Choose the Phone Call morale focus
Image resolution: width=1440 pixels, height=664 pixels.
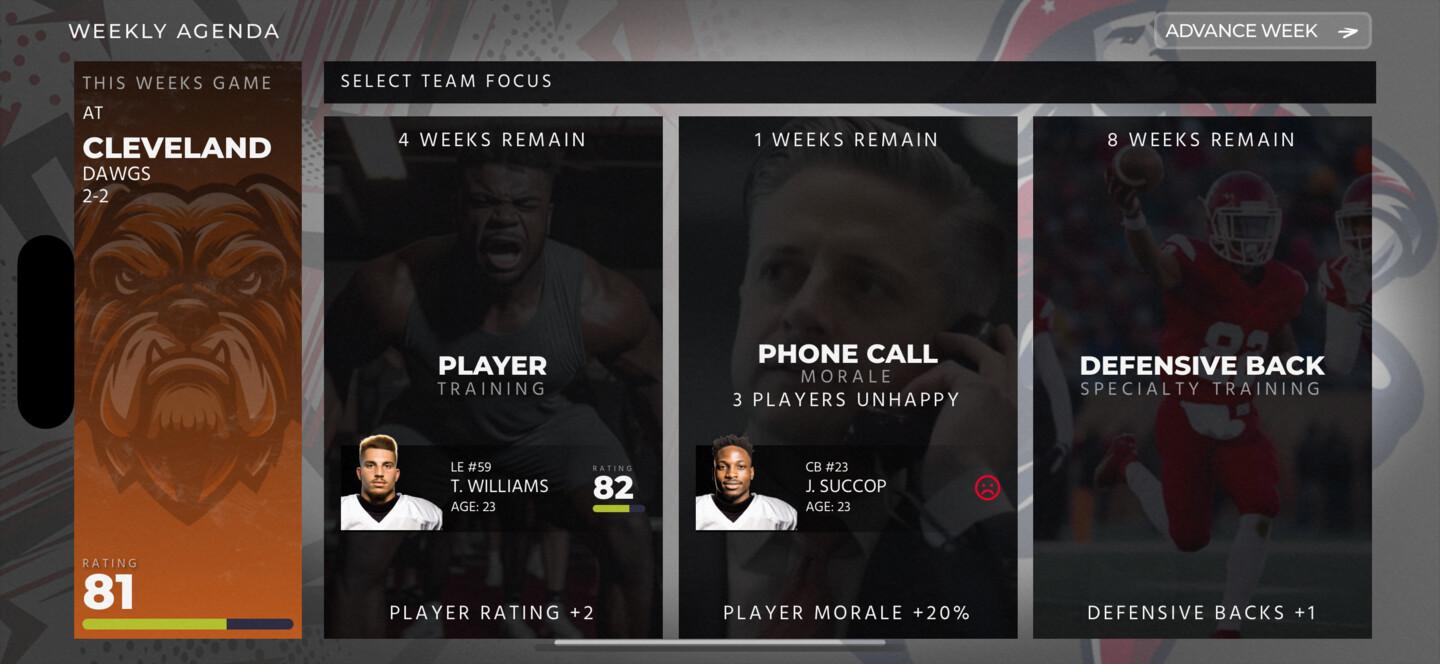tap(847, 300)
